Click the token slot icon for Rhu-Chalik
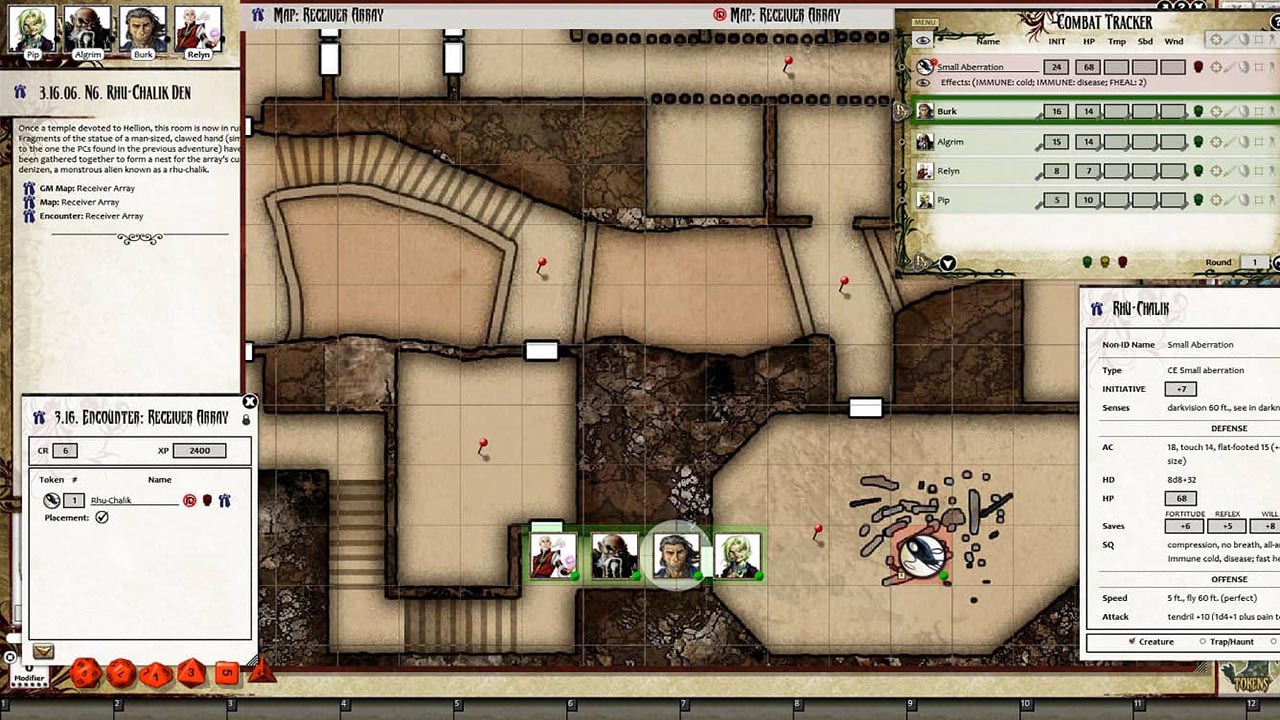Image resolution: width=1280 pixels, height=720 pixels. tap(51, 501)
